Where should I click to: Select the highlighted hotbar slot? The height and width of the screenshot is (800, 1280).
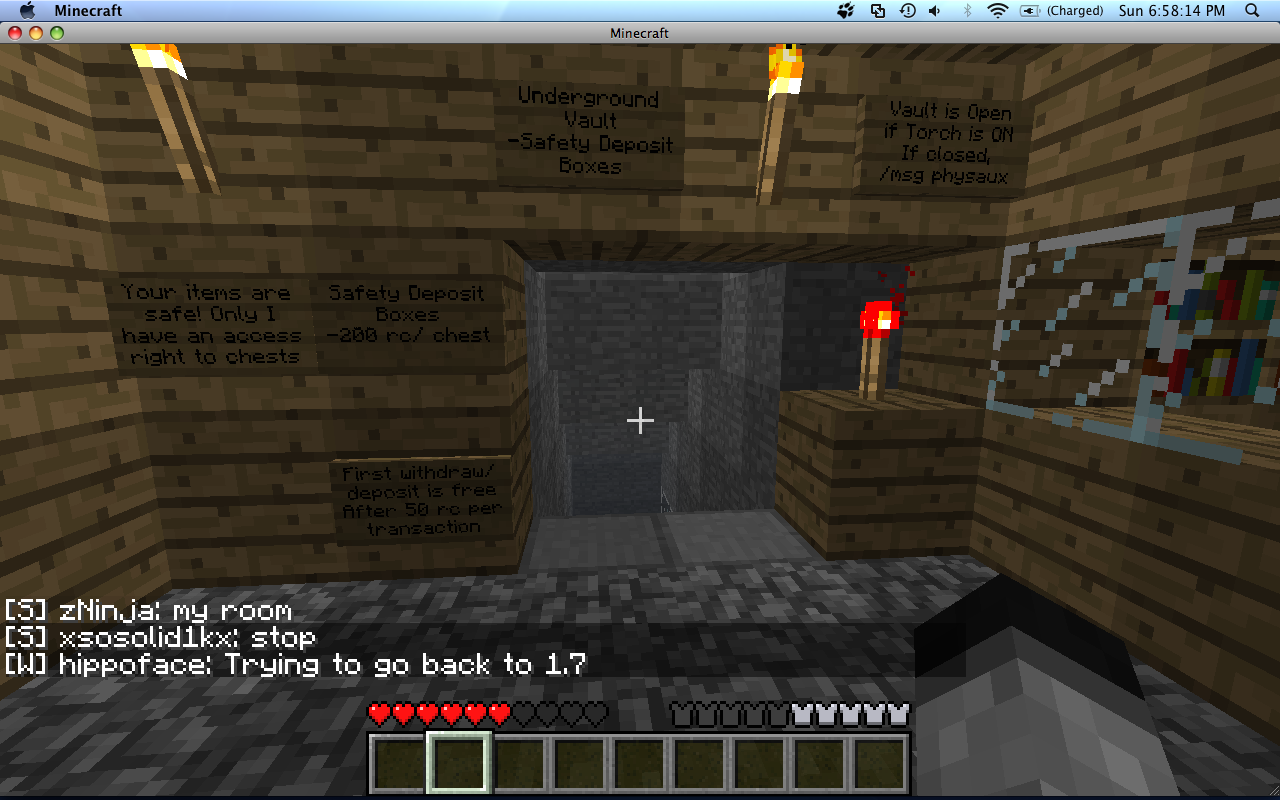(459, 763)
